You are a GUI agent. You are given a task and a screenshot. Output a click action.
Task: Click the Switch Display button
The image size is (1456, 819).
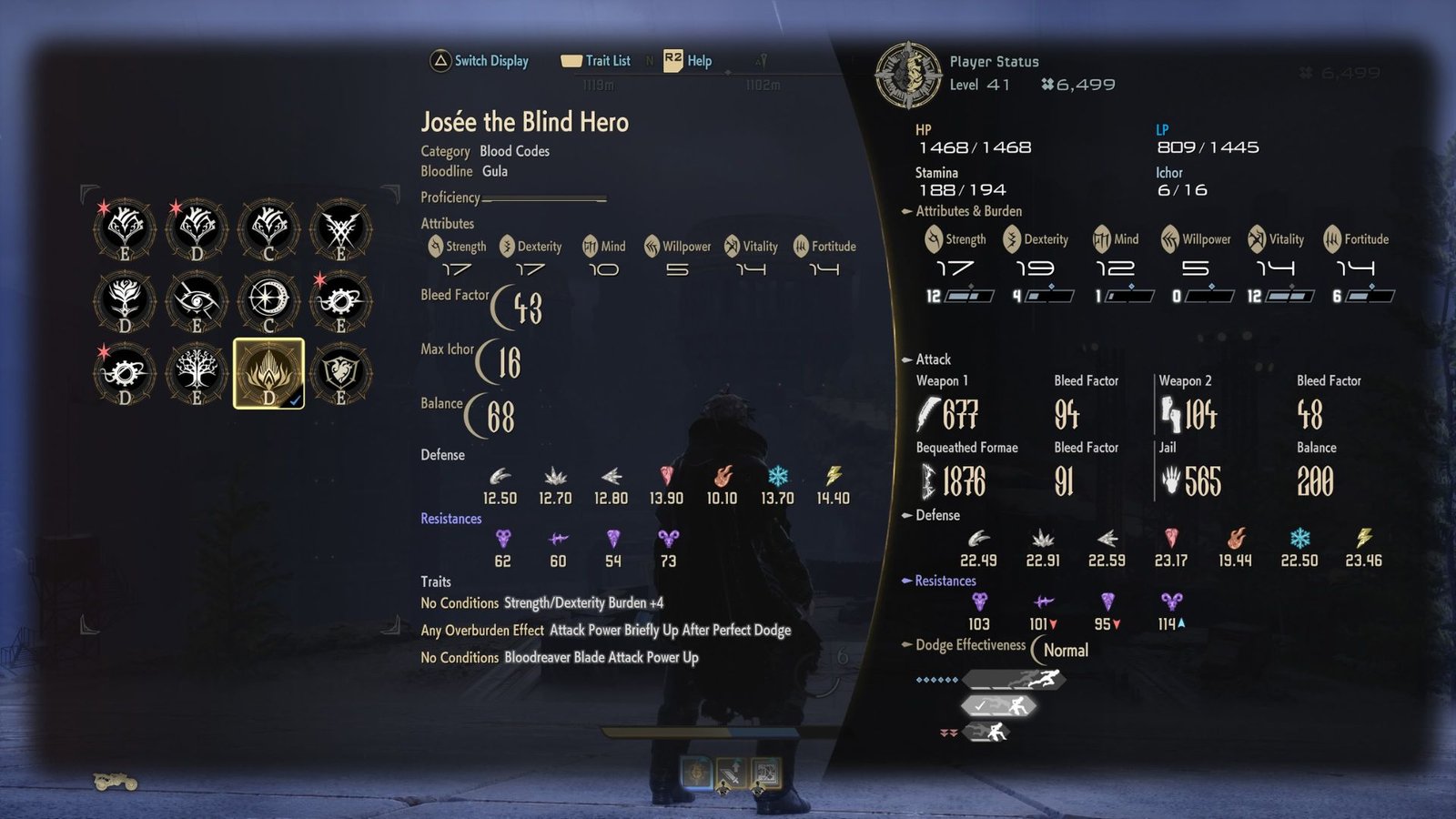coord(480,60)
